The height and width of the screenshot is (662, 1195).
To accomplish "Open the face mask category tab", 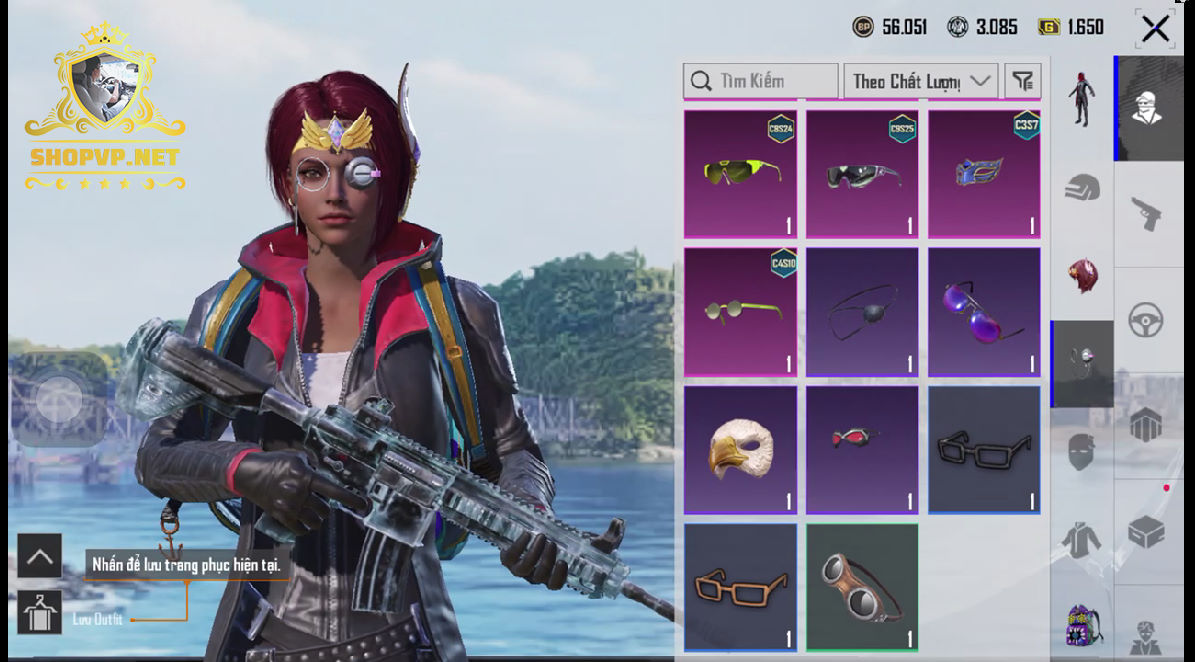I will [1082, 453].
